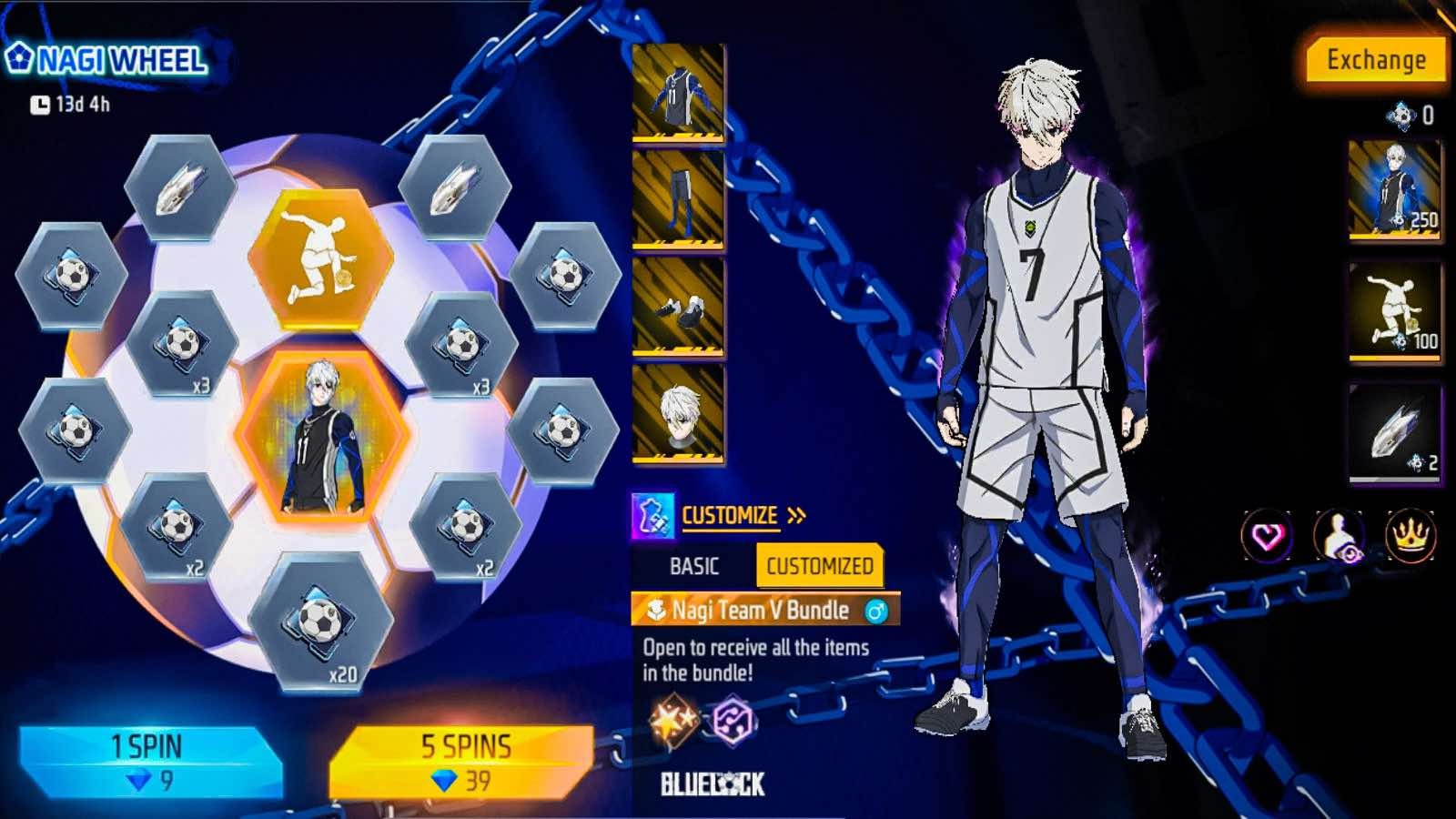Select the profile preview icon
Screen dimensions: 1456x819
pyautogui.click(x=1340, y=537)
